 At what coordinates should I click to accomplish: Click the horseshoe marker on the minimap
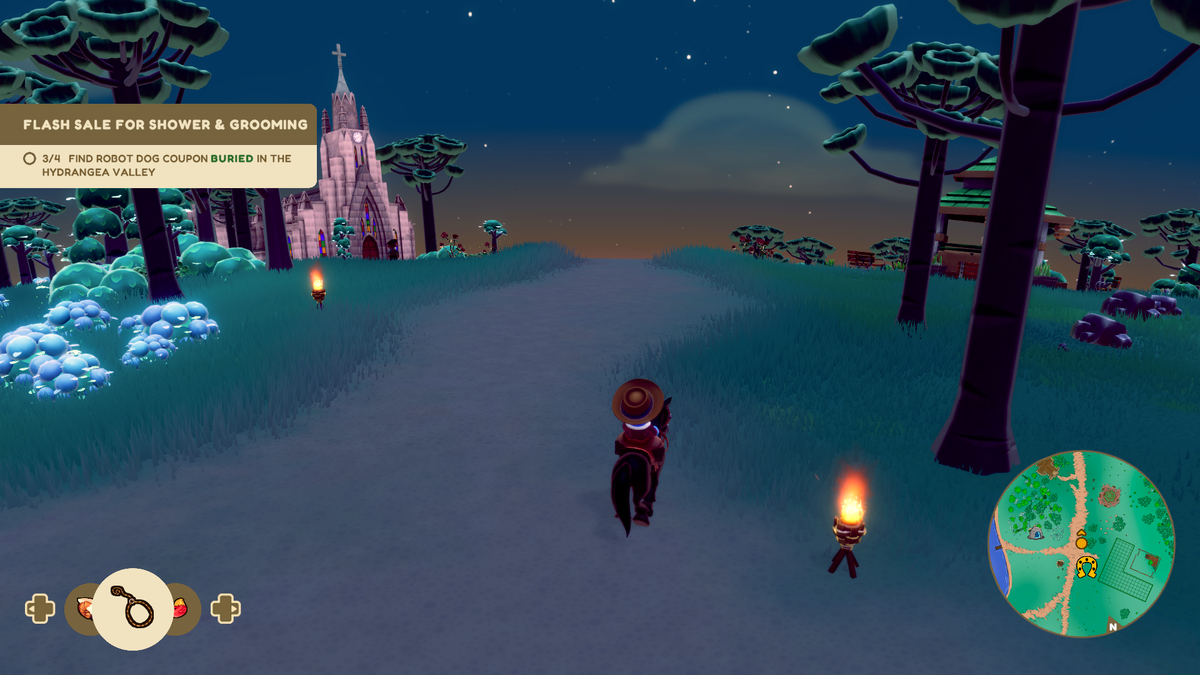click(x=1086, y=567)
